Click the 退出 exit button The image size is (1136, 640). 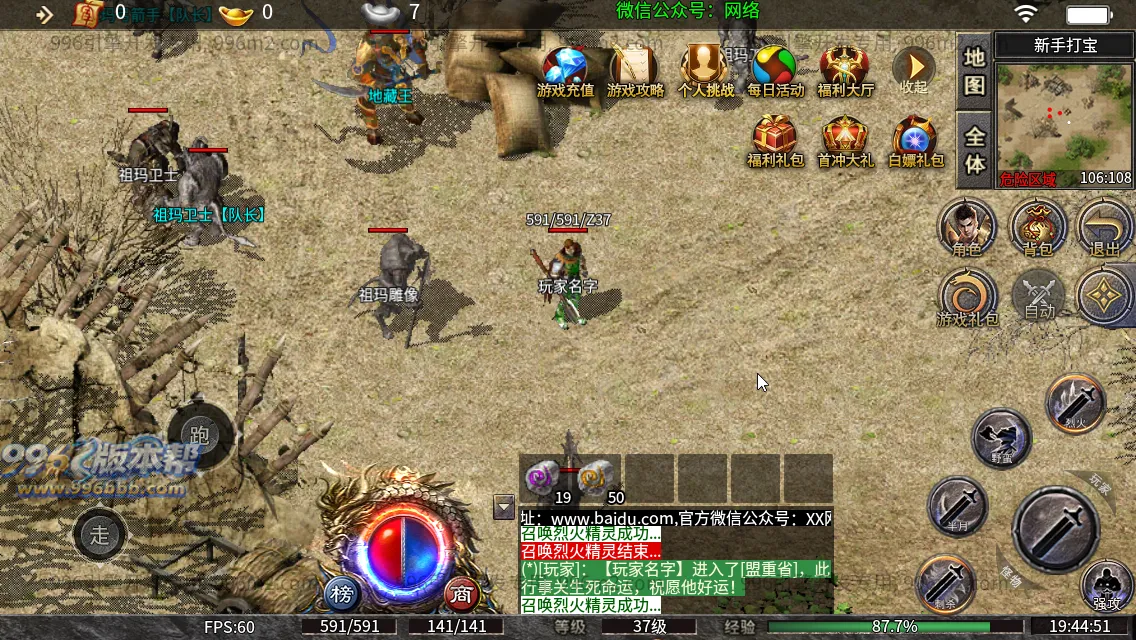pyautogui.click(x=1105, y=226)
